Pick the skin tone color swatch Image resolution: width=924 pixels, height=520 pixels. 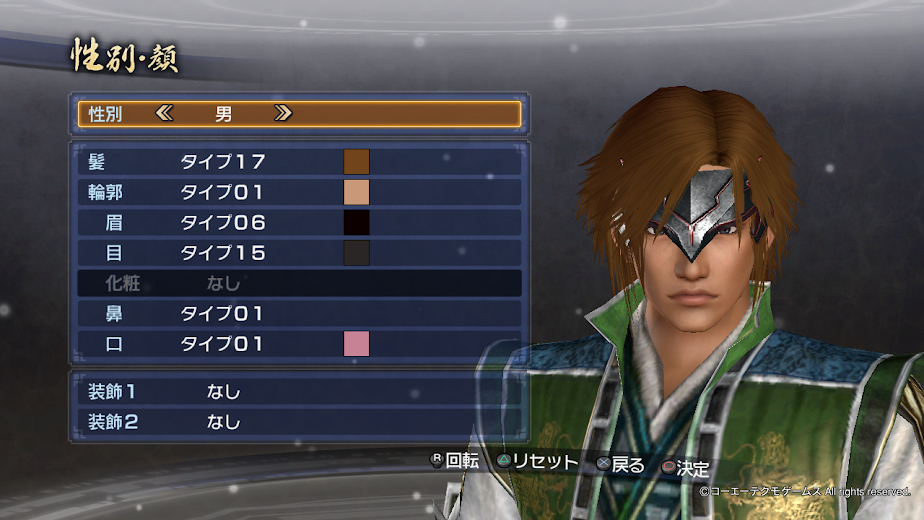coord(357,192)
